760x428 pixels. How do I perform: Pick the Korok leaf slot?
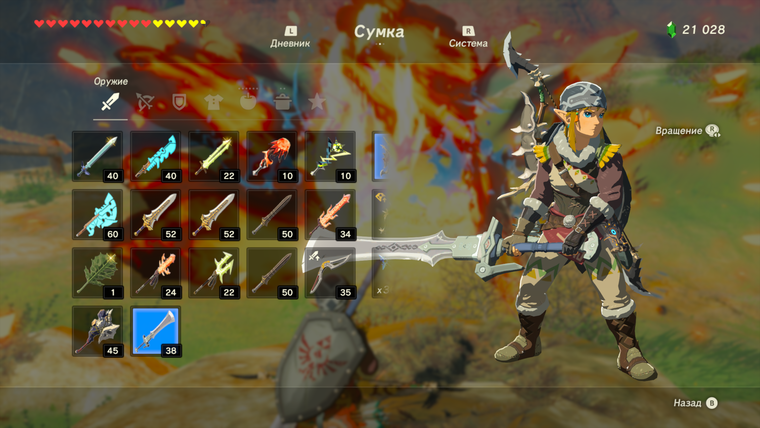(x=98, y=272)
